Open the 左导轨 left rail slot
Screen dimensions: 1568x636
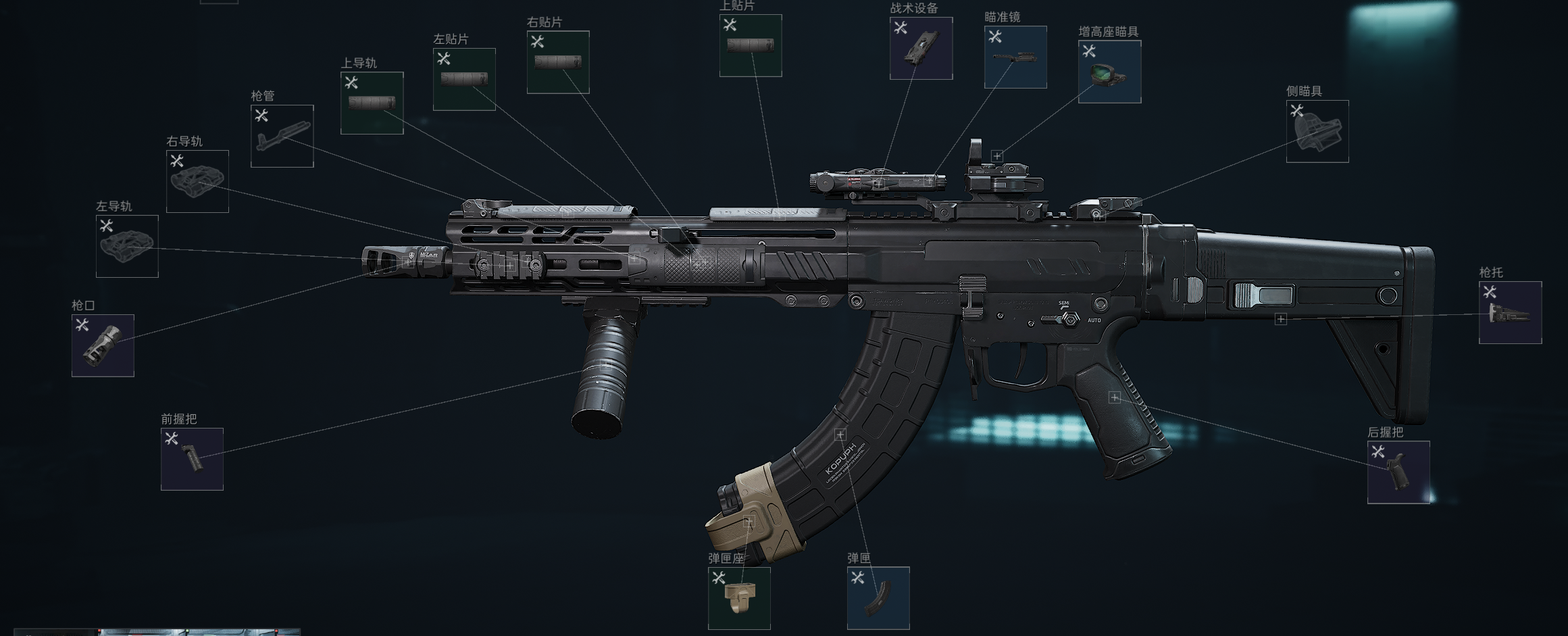click(x=127, y=246)
